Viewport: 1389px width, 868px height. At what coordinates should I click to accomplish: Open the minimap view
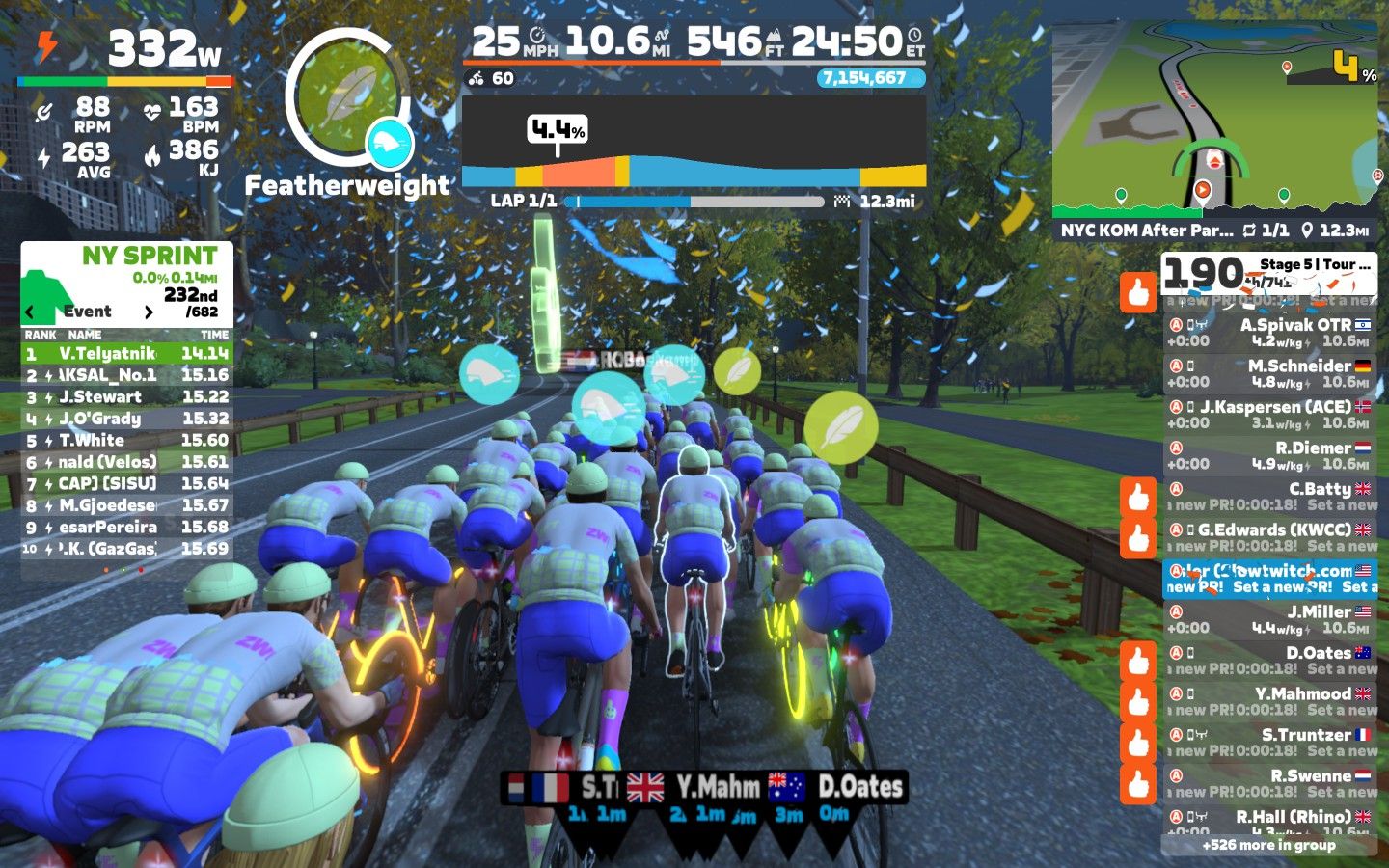(x=1214, y=119)
